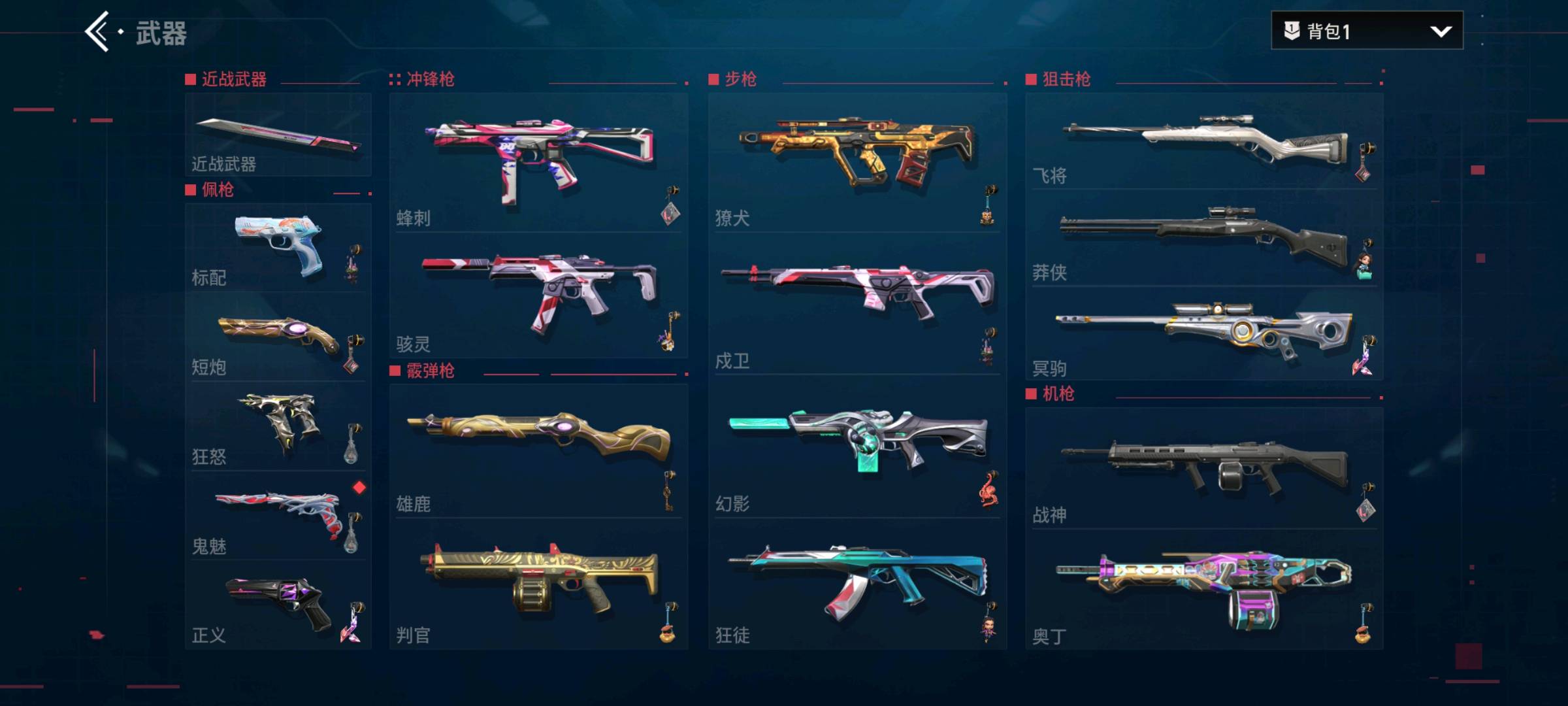
Task: Select the 莽侠 sniper rifle slot
Action: click(x=1203, y=239)
